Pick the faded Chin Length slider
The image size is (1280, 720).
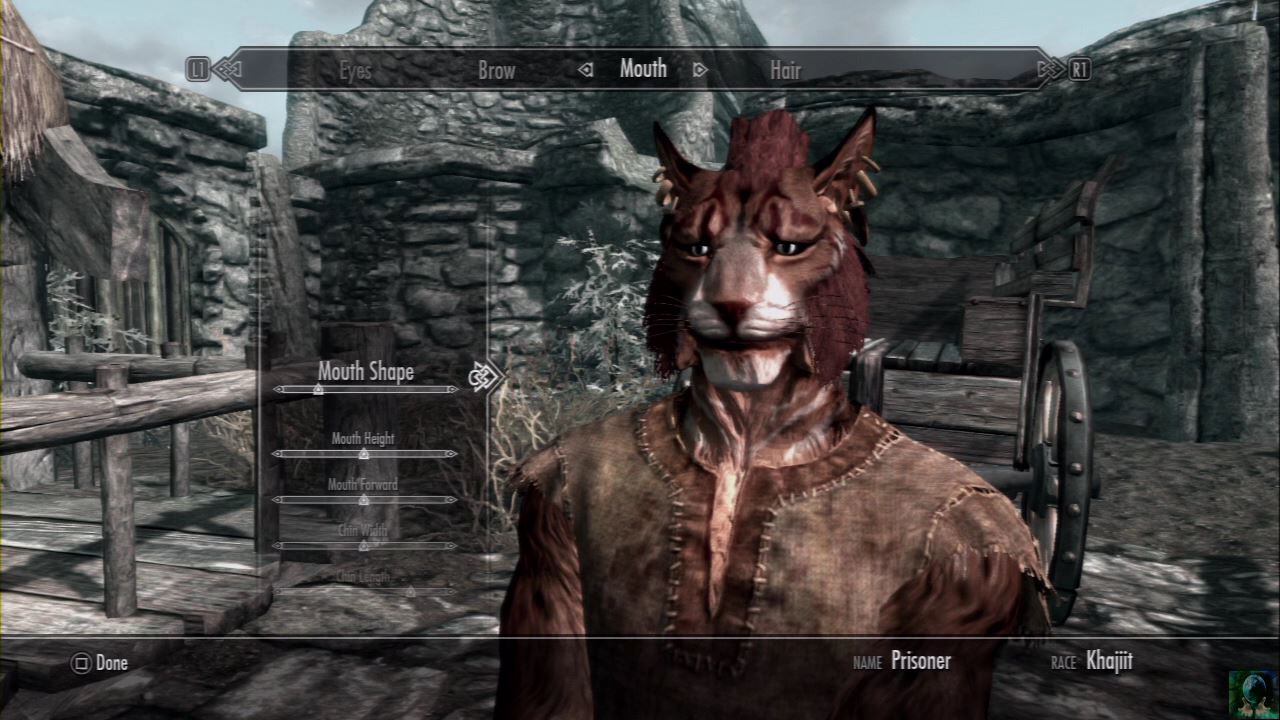(364, 591)
